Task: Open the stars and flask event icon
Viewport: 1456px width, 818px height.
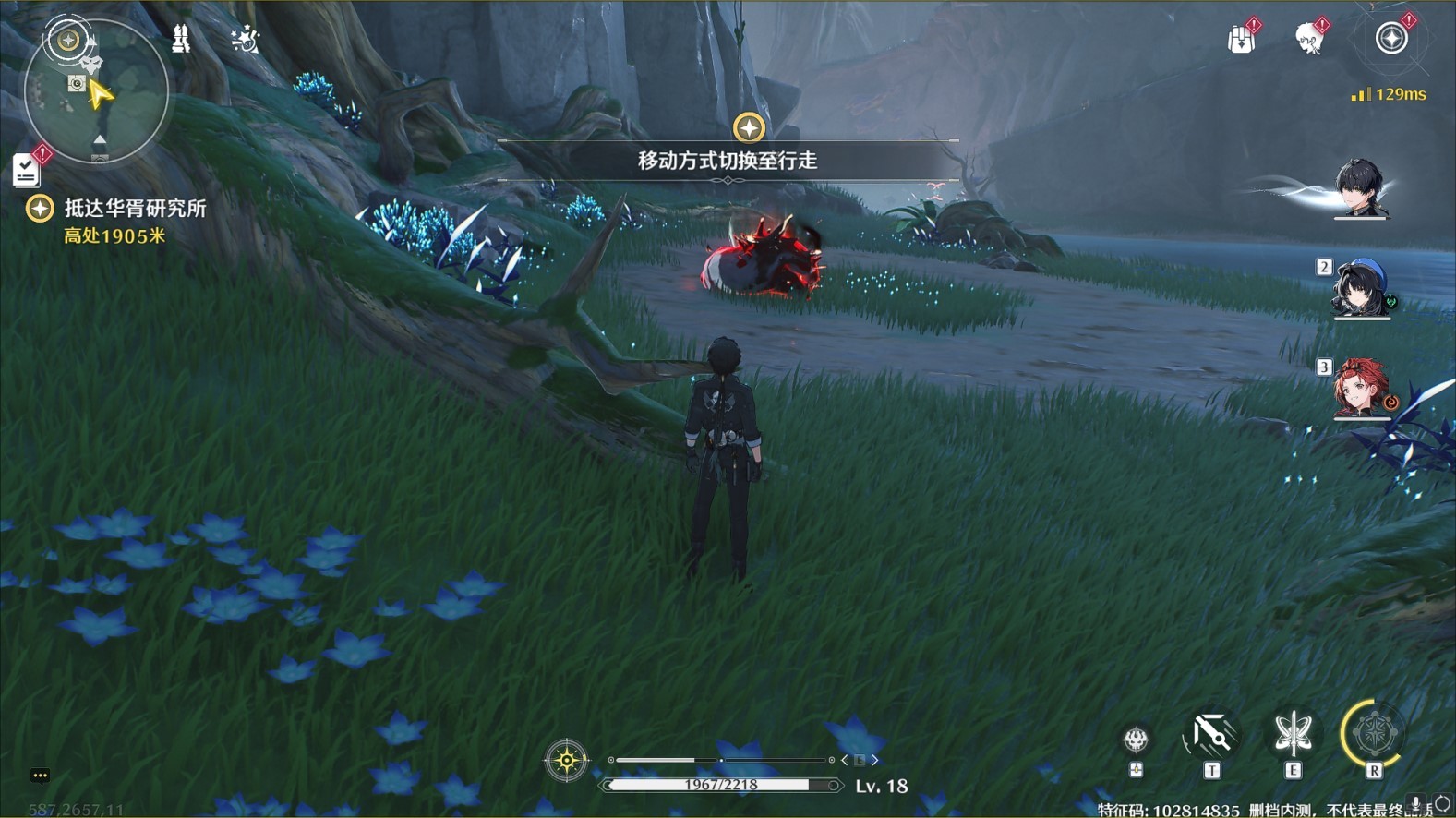Action: 245,40
